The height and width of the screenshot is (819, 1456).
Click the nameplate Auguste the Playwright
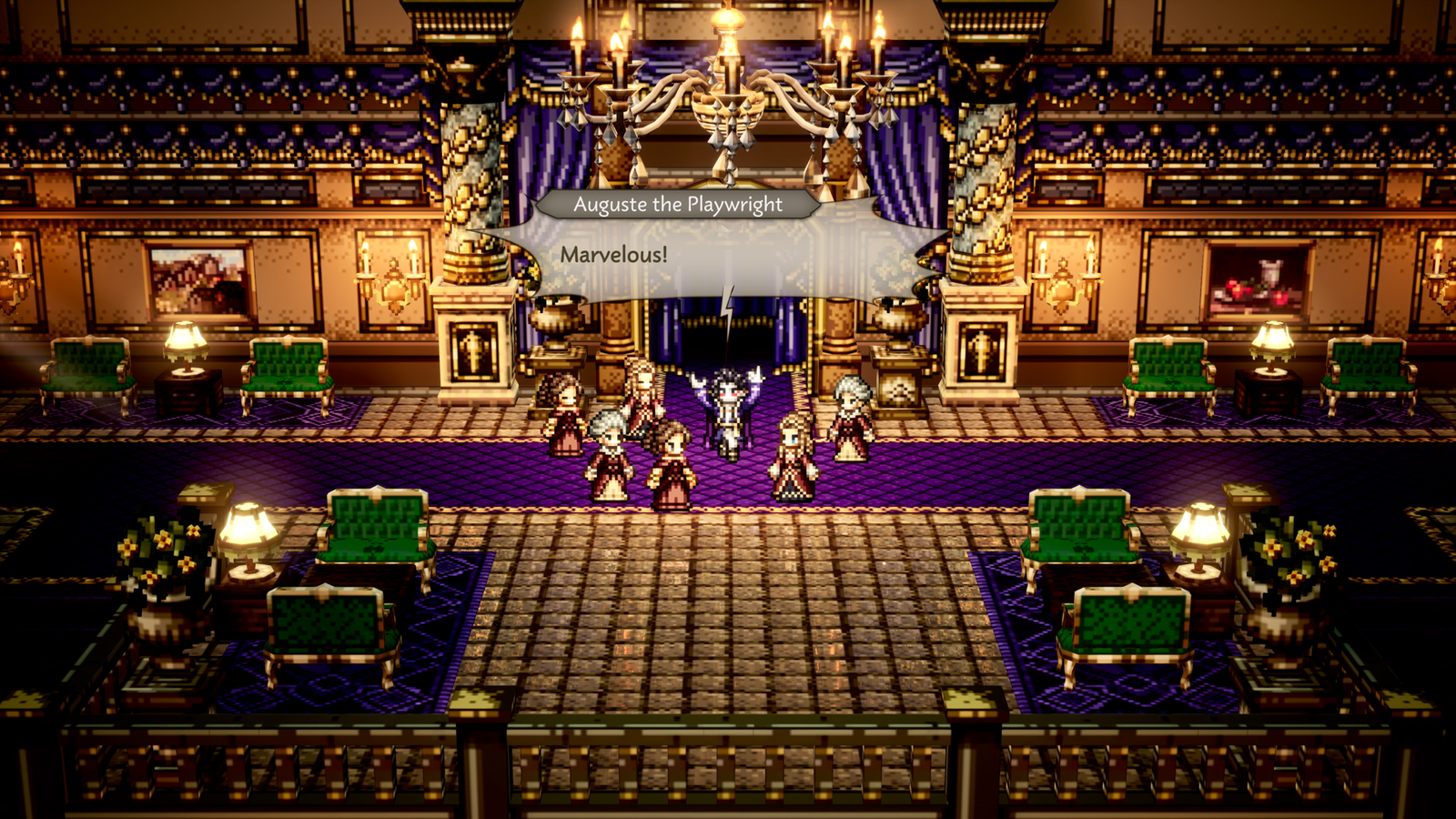point(678,207)
